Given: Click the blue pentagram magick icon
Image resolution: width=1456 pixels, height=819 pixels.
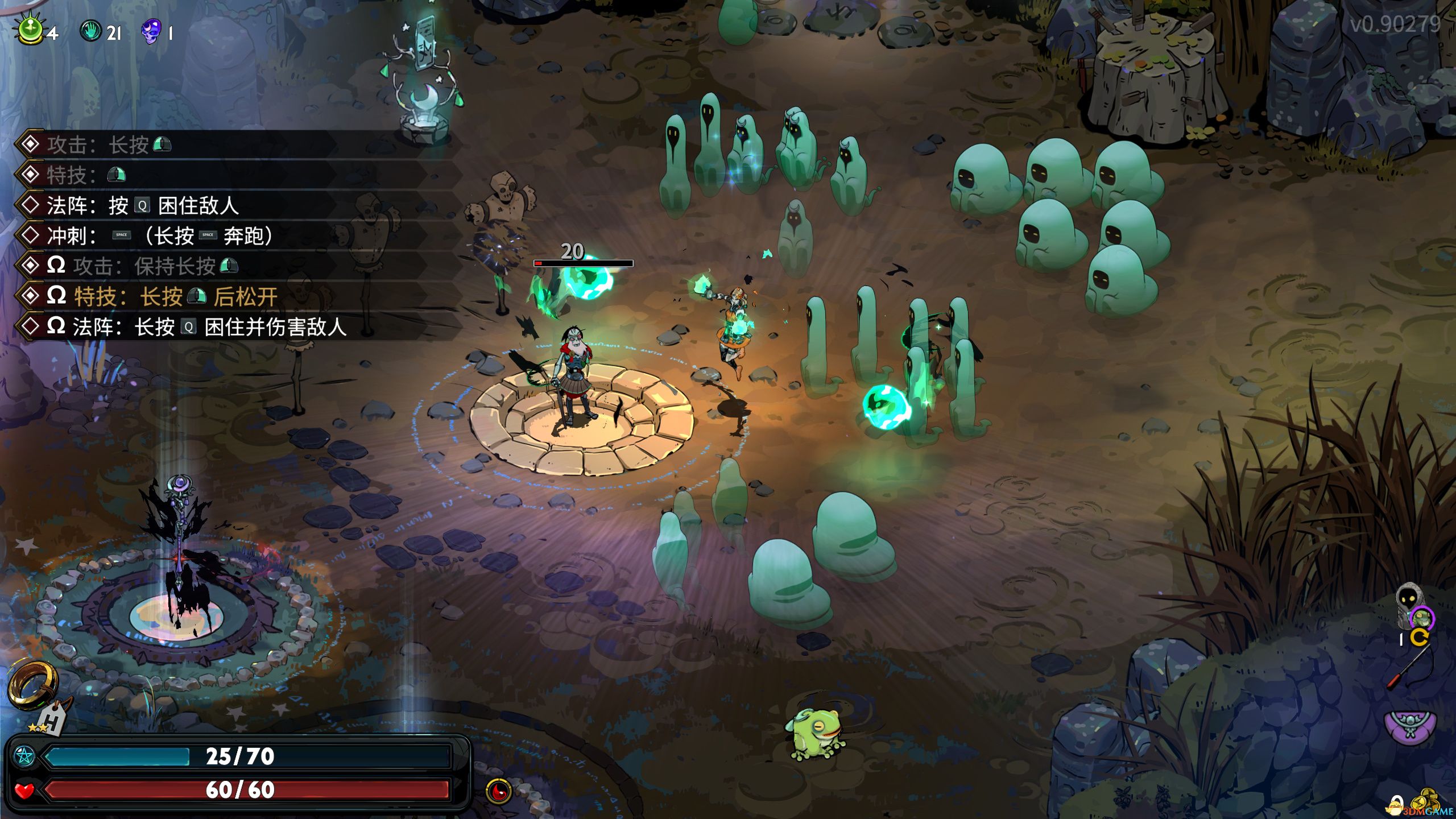Looking at the screenshot, I should pos(24,756).
